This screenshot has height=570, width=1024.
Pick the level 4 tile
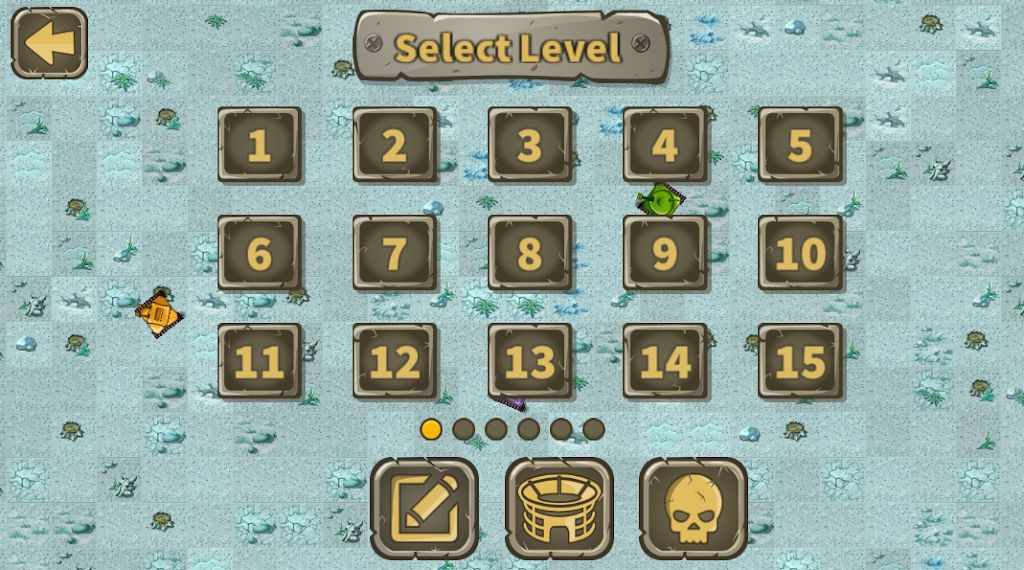(x=665, y=145)
